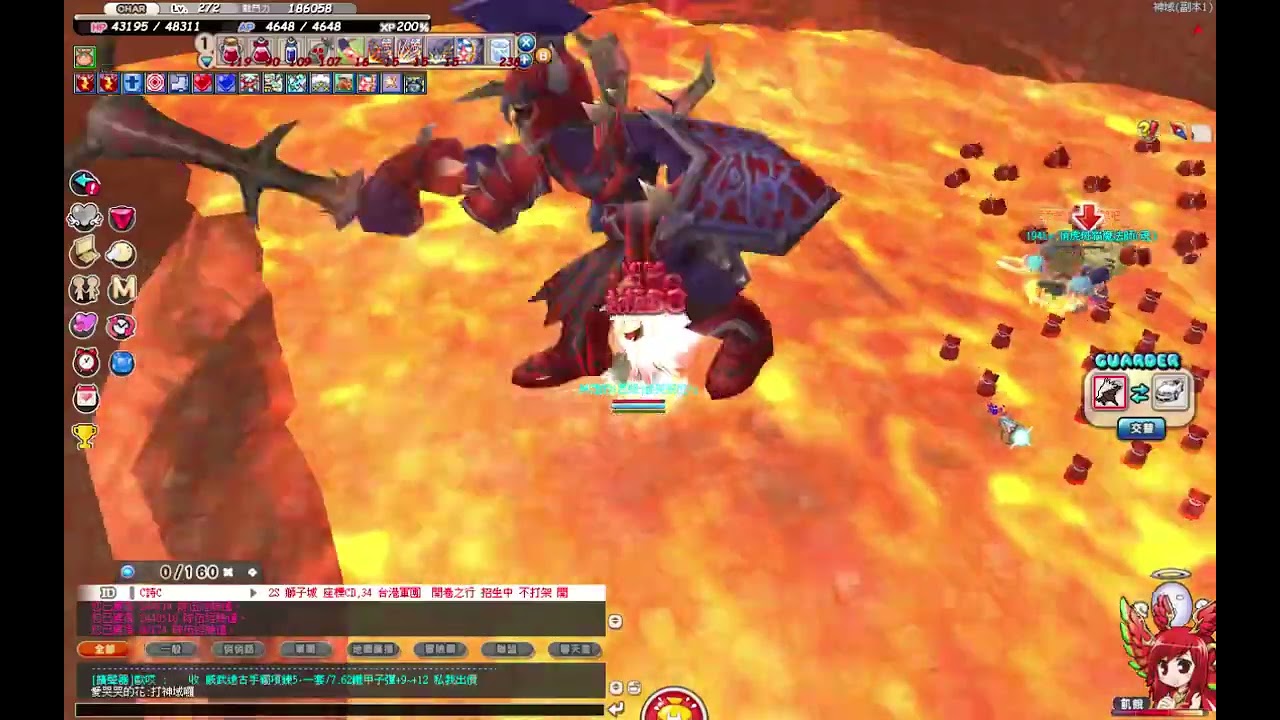Send chat with the enter arrow button
This screenshot has height=720, width=1280.
[616, 708]
